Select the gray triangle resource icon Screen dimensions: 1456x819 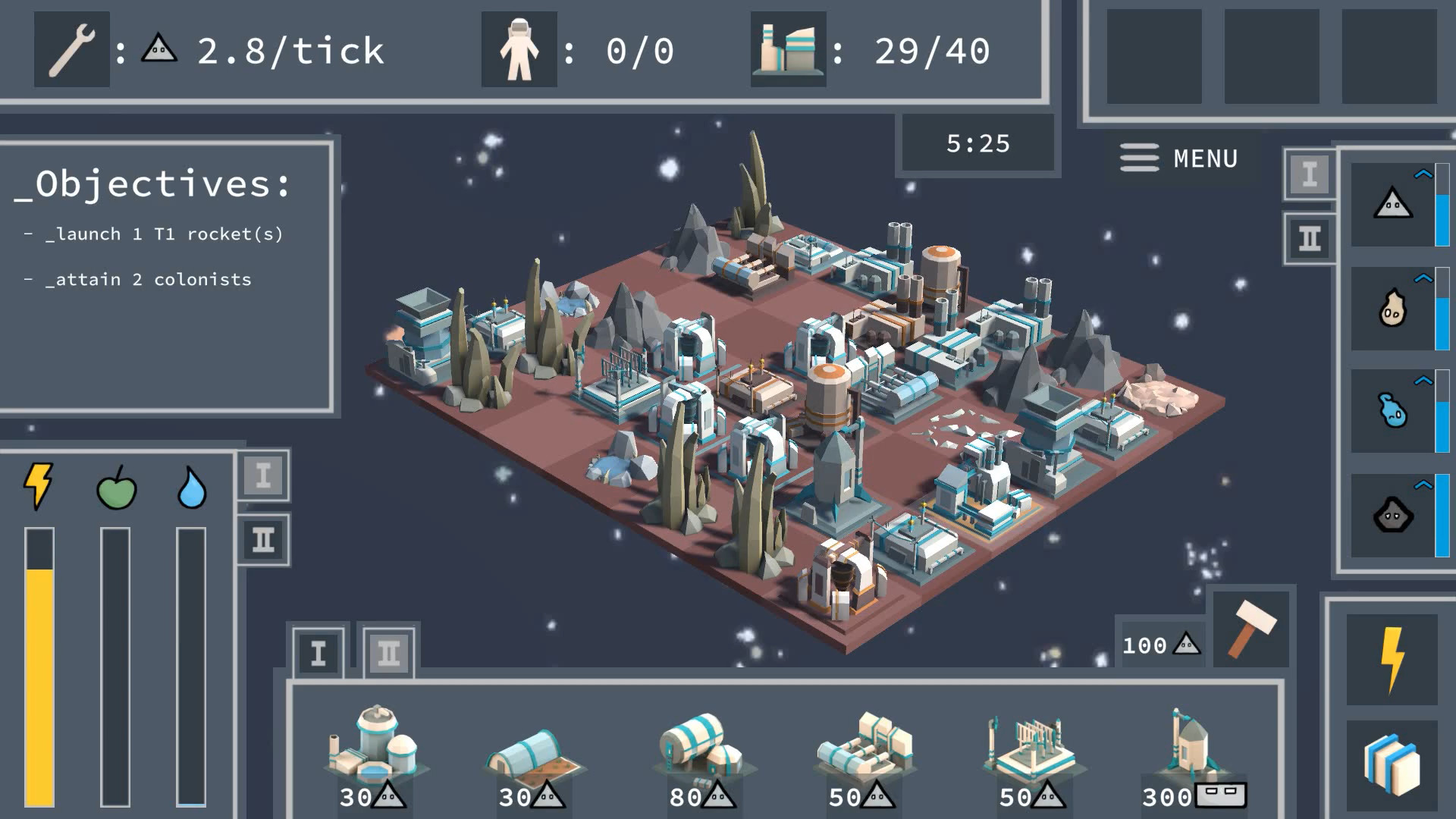click(x=1393, y=204)
